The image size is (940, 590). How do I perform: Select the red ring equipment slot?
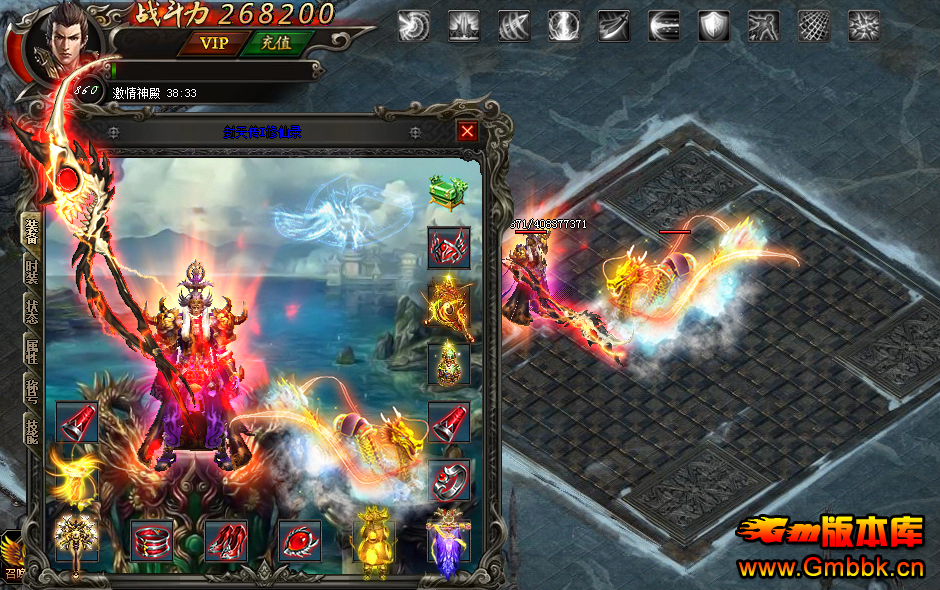click(449, 481)
